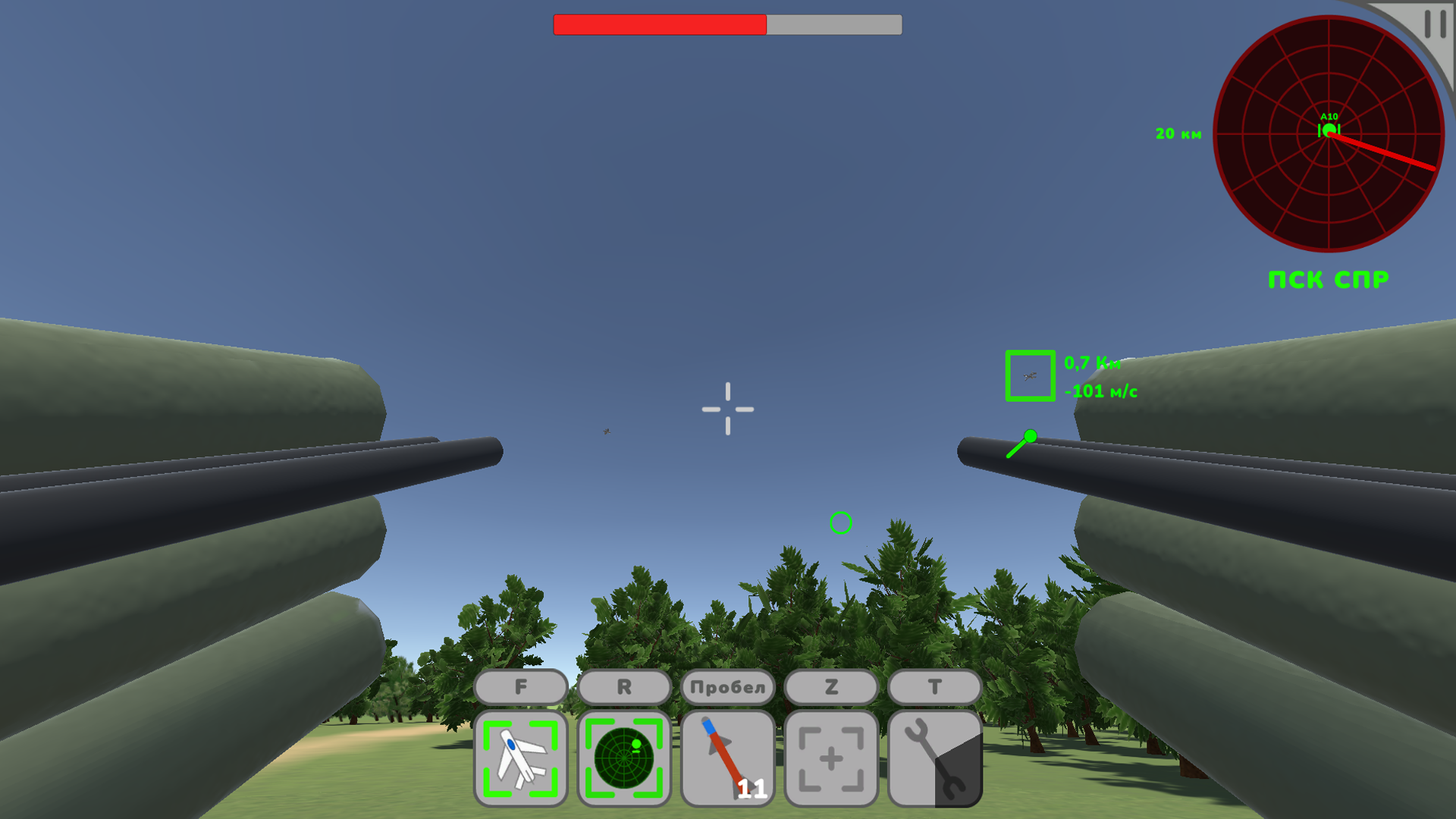The width and height of the screenshot is (1456, 819).
Task: Click the 20 км range label
Action: coord(1177,133)
